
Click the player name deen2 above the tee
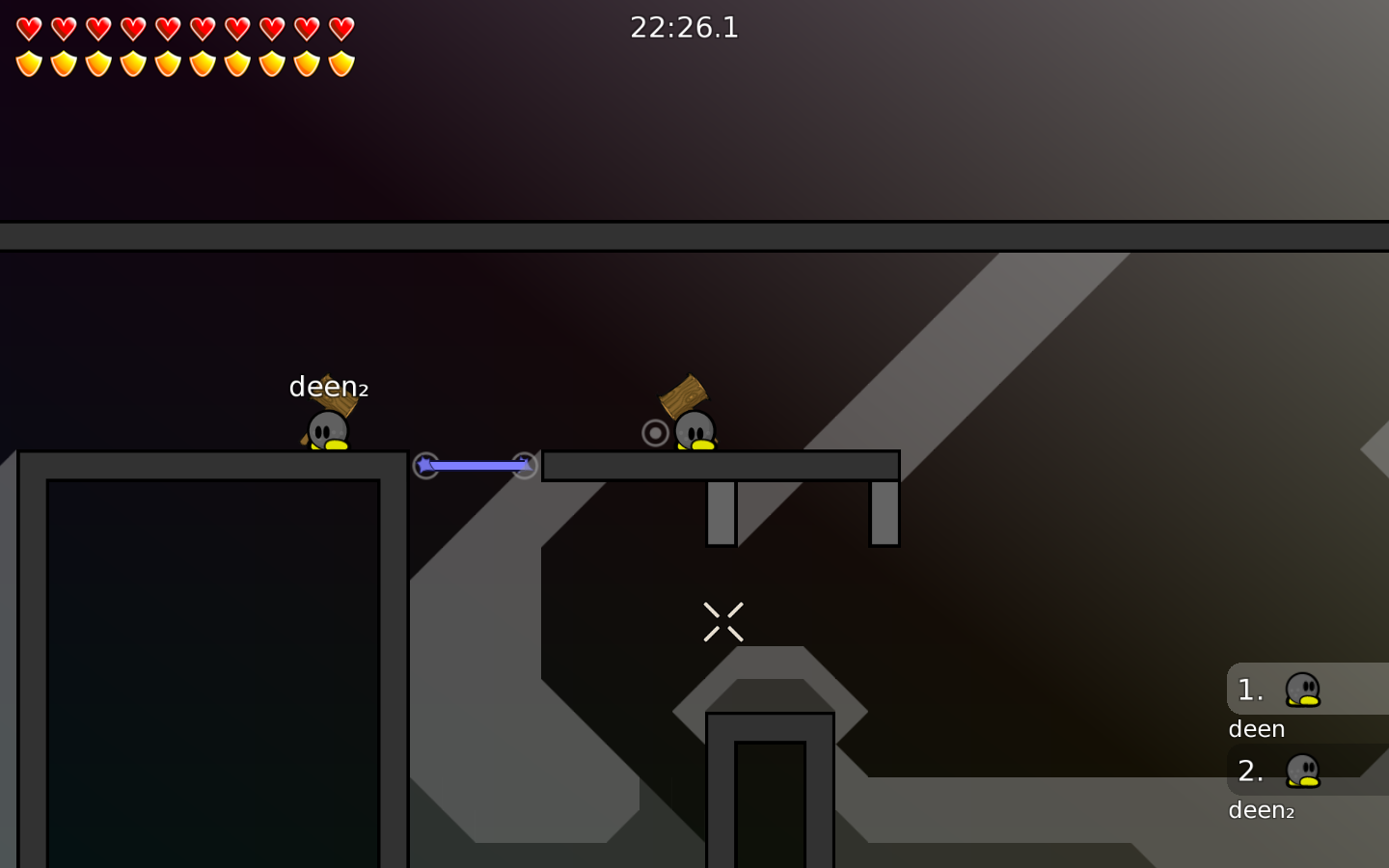tap(328, 386)
